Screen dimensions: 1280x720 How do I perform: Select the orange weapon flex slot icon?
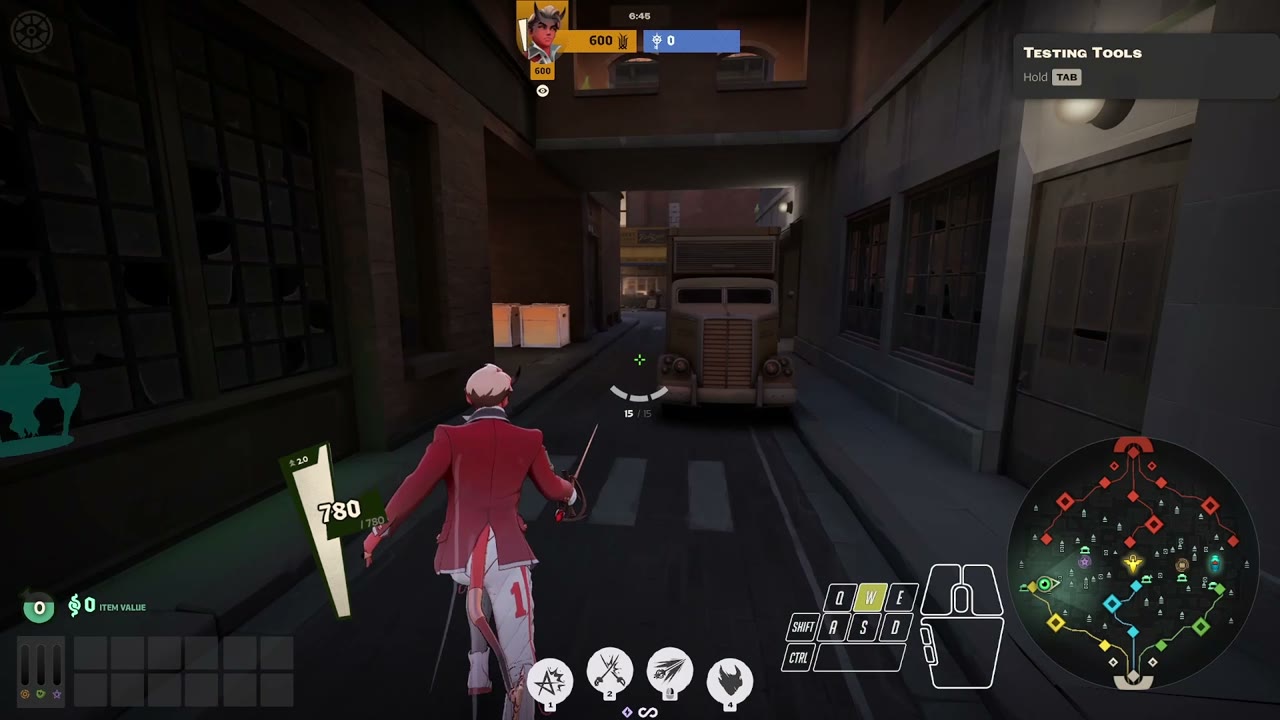(24, 694)
